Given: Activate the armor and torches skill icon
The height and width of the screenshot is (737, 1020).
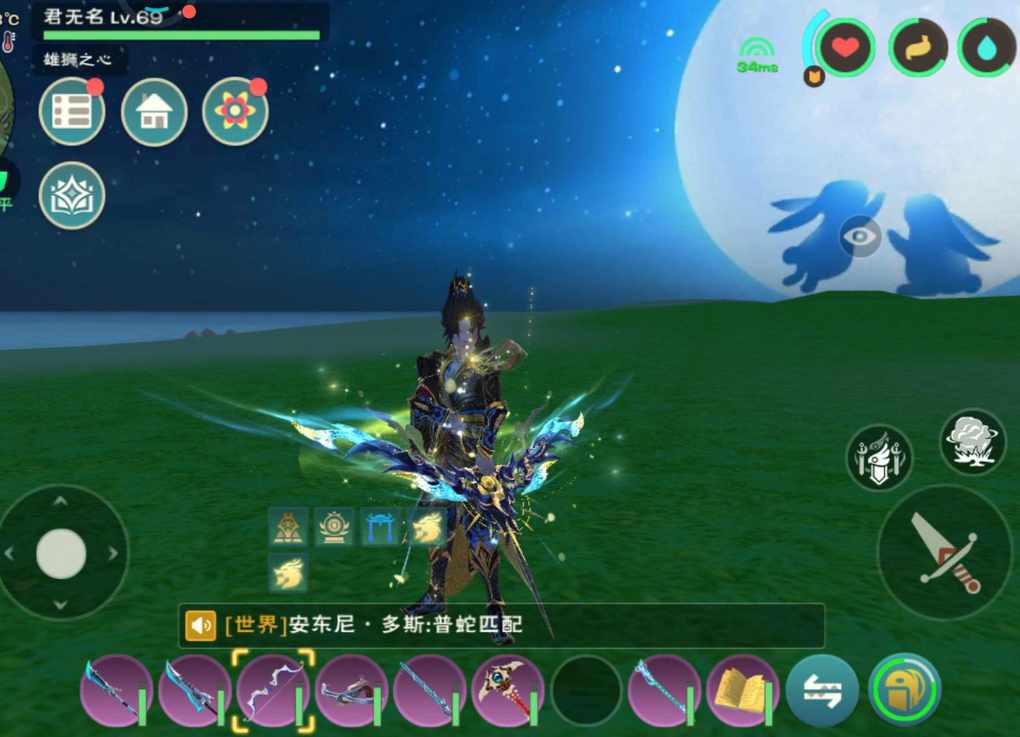Looking at the screenshot, I should [880, 457].
